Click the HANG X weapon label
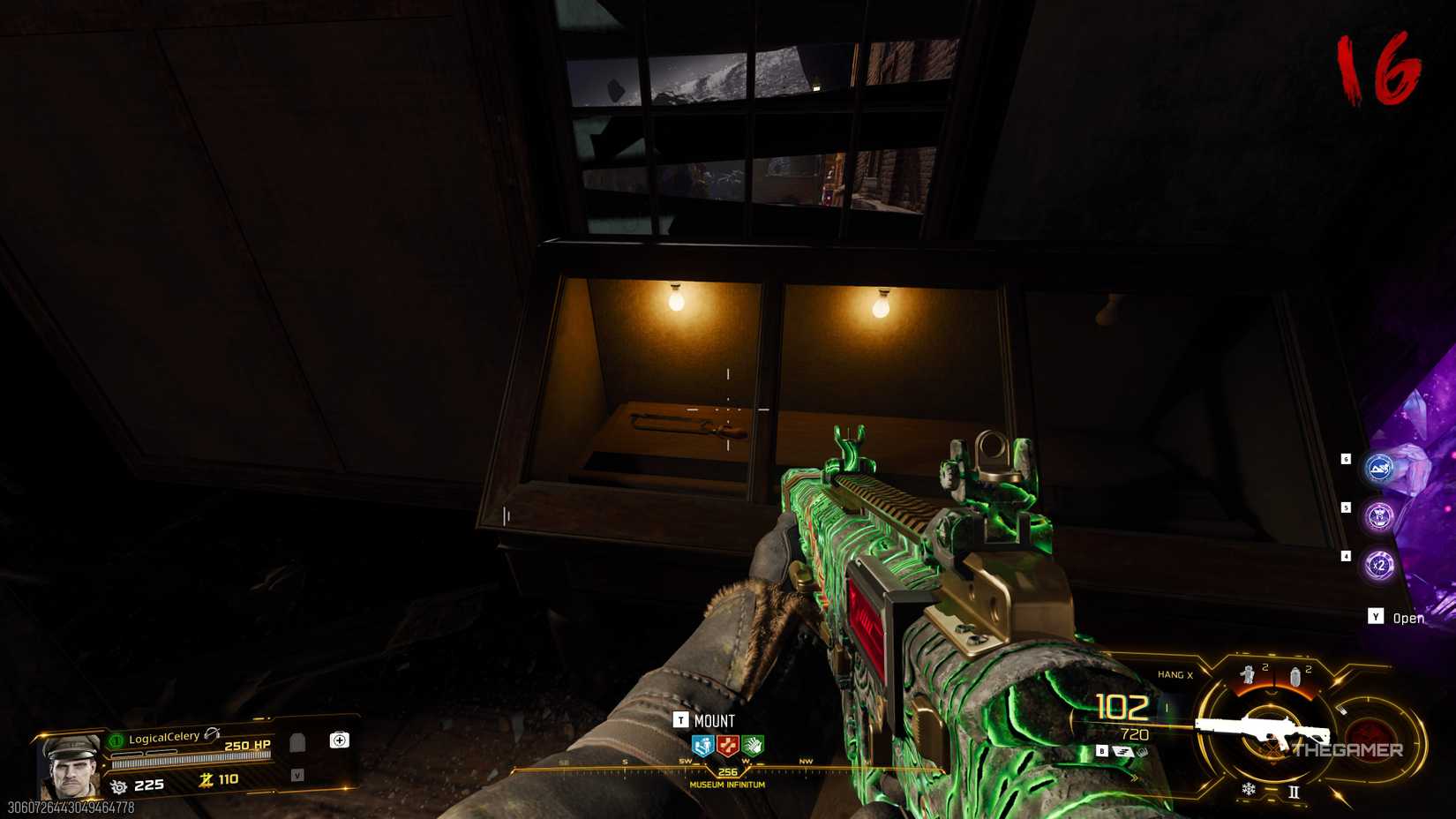The width and height of the screenshot is (1456, 819). coord(1175,673)
